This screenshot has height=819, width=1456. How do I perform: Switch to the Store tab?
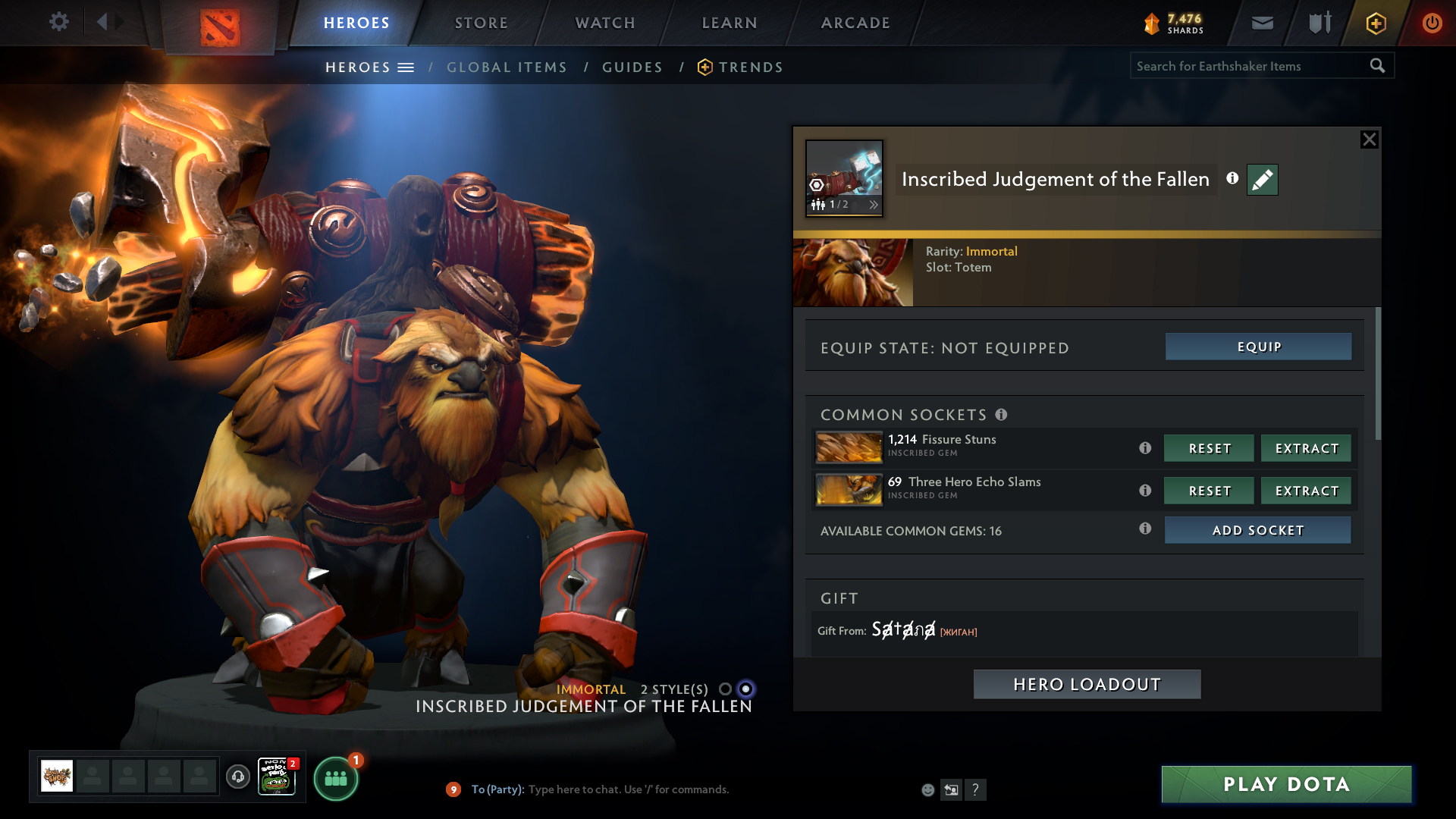coord(482,23)
